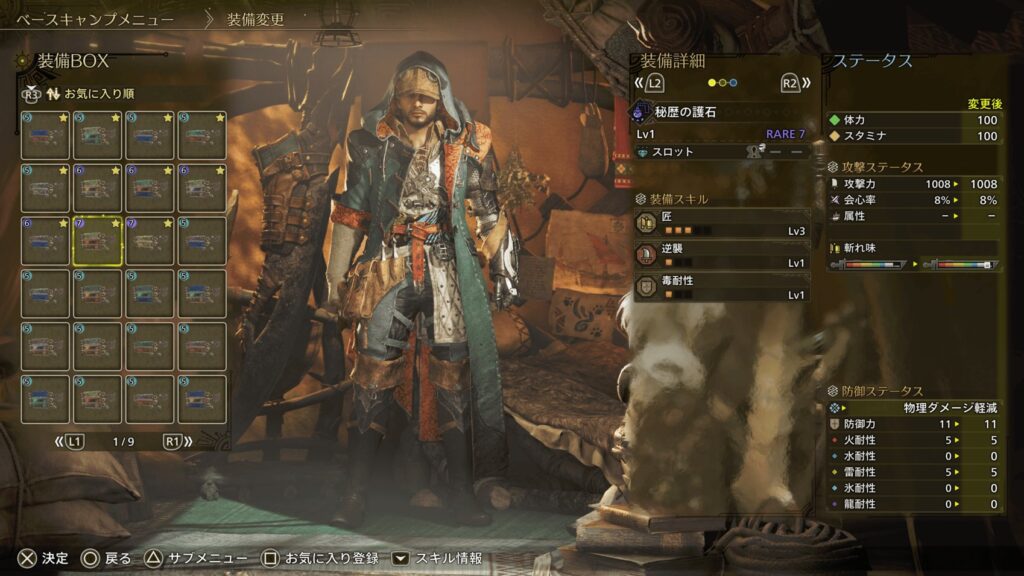
Task: Select the 匠 skill row
Action: [722, 222]
